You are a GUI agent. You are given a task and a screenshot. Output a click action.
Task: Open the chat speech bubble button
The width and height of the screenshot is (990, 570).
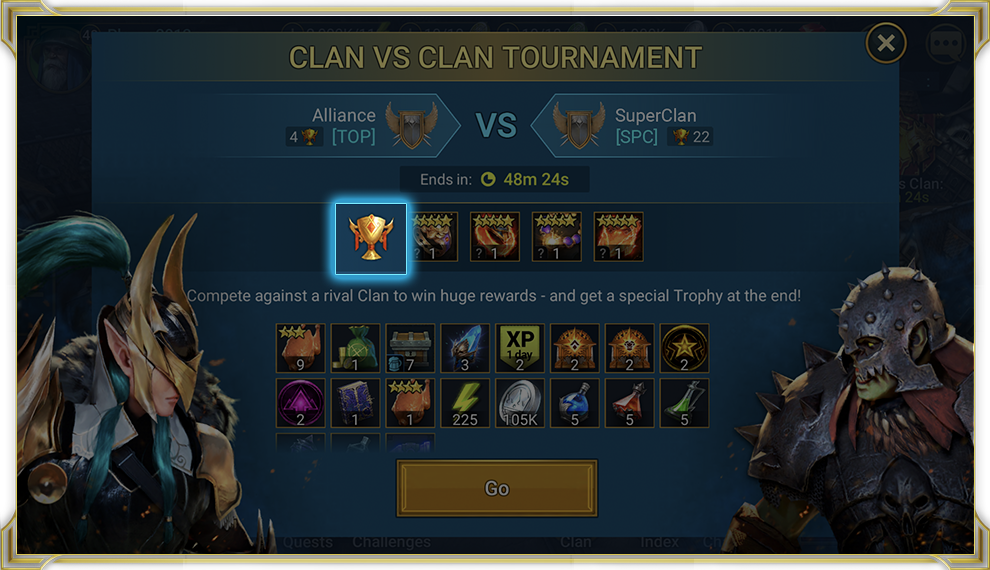click(944, 45)
